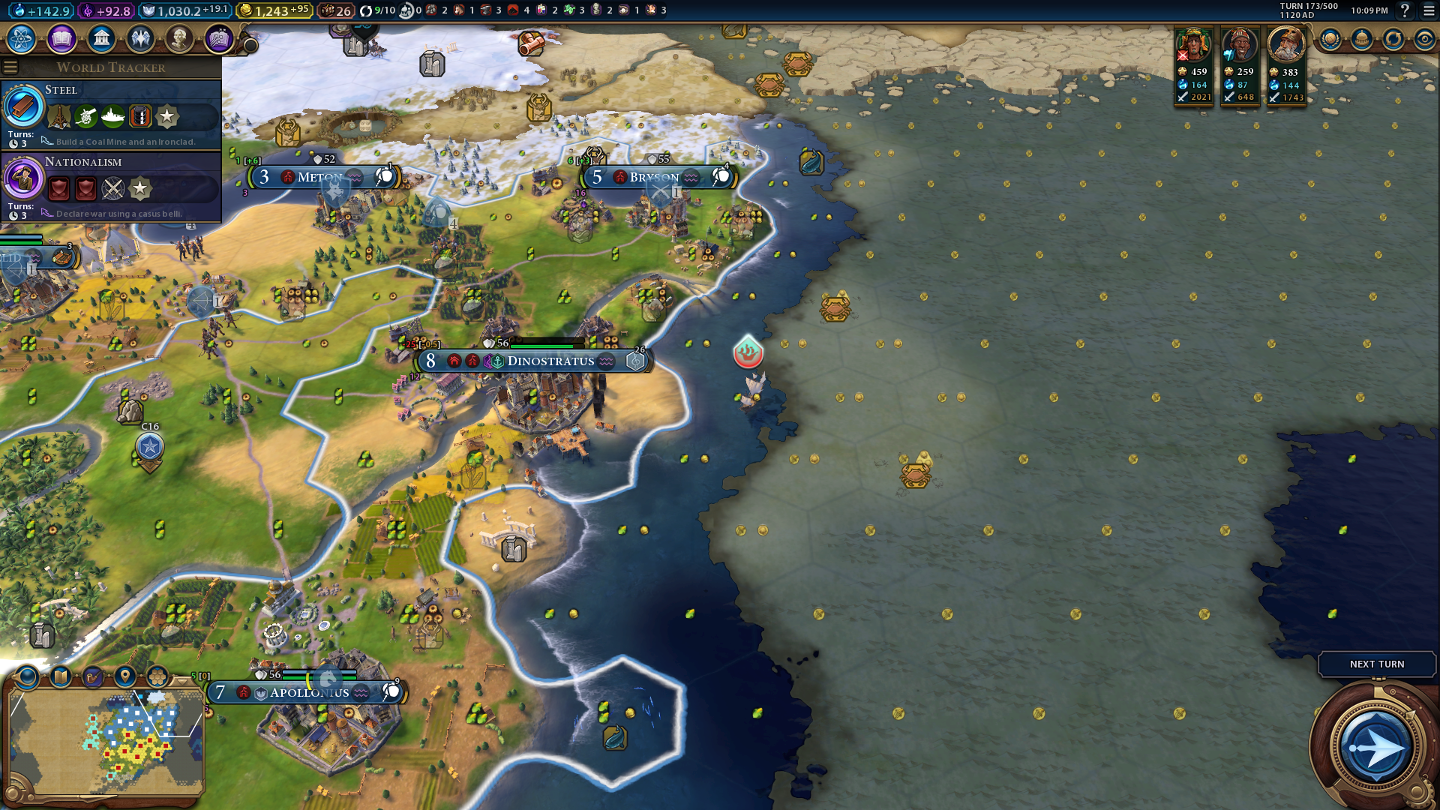The image size is (1440, 810).
Task: Open the City-States dome button
Action: coord(1362,40)
